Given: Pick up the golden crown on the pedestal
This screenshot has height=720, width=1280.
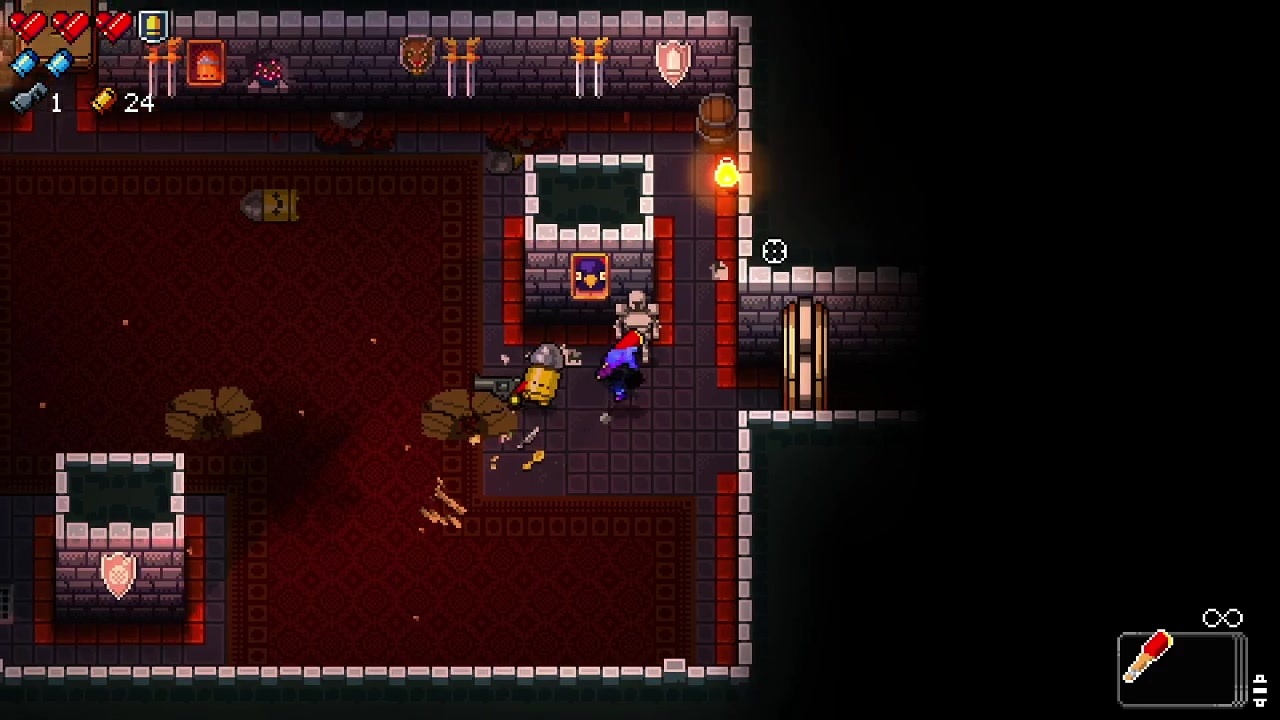Looking at the screenshot, I should pos(272,204).
